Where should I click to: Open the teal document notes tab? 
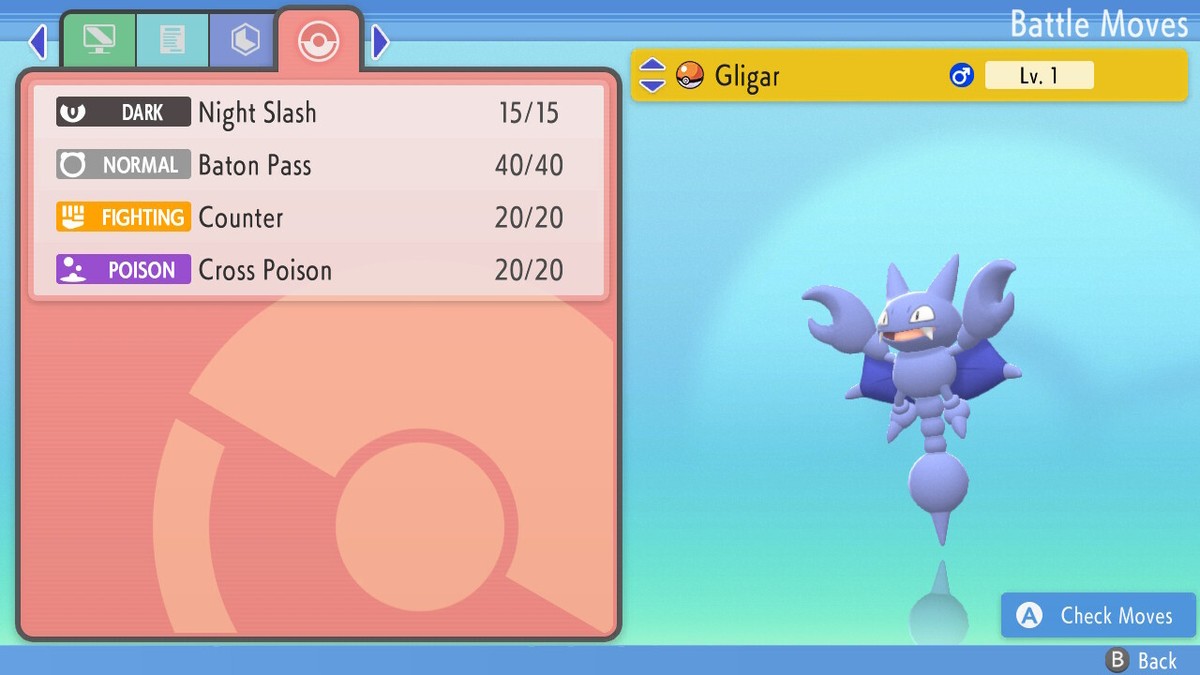[172, 41]
